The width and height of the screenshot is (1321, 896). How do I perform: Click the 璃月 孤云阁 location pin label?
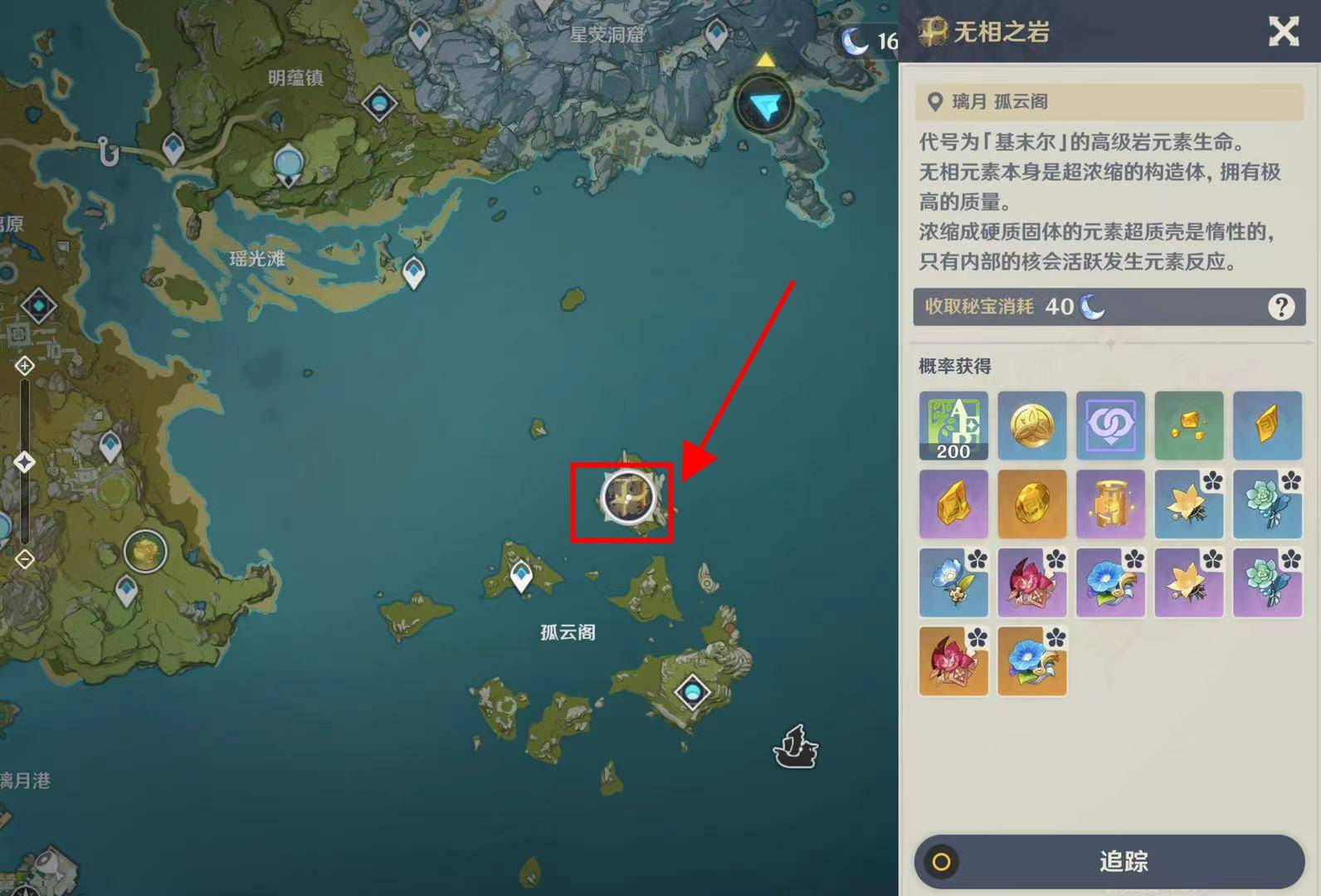(987, 101)
